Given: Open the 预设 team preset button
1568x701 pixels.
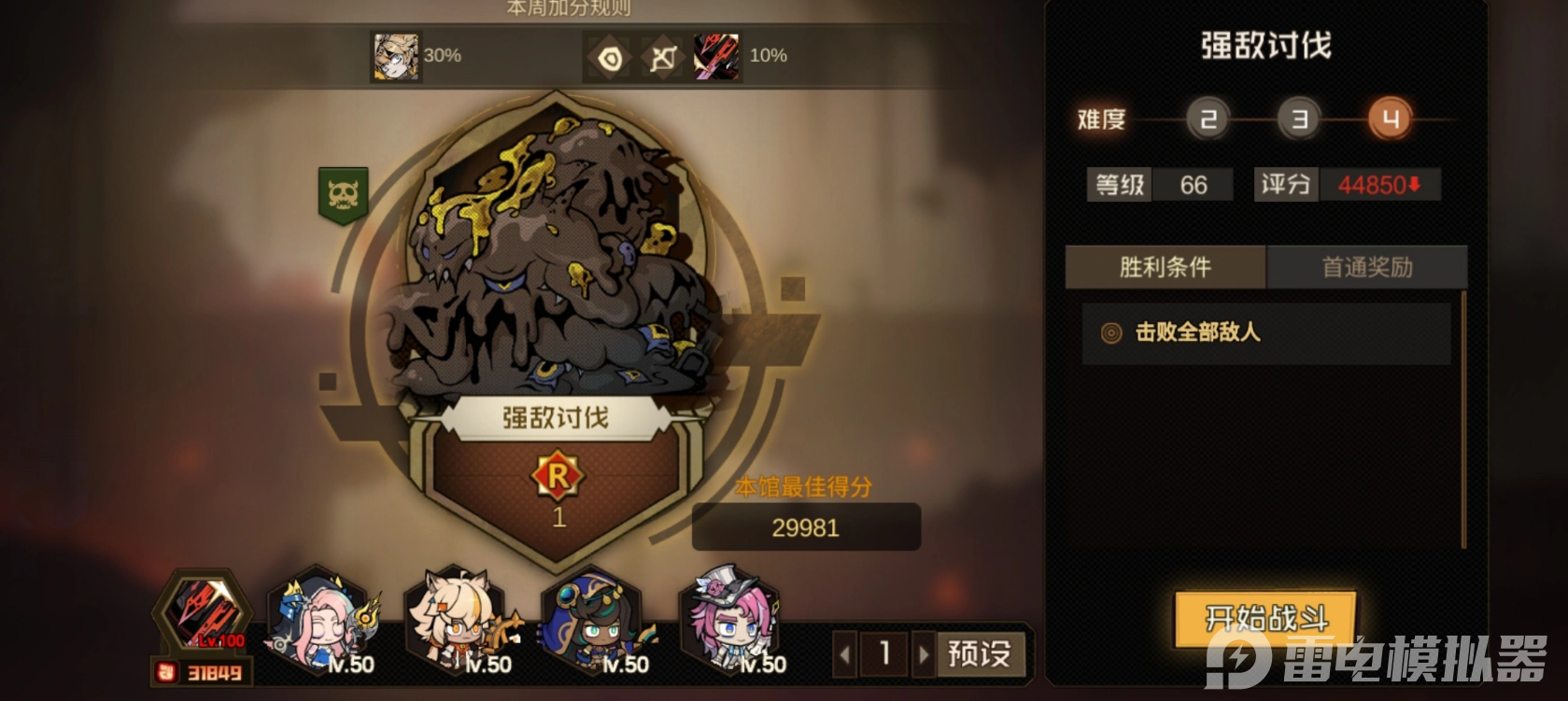Looking at the screenshot, I should 979,653.
